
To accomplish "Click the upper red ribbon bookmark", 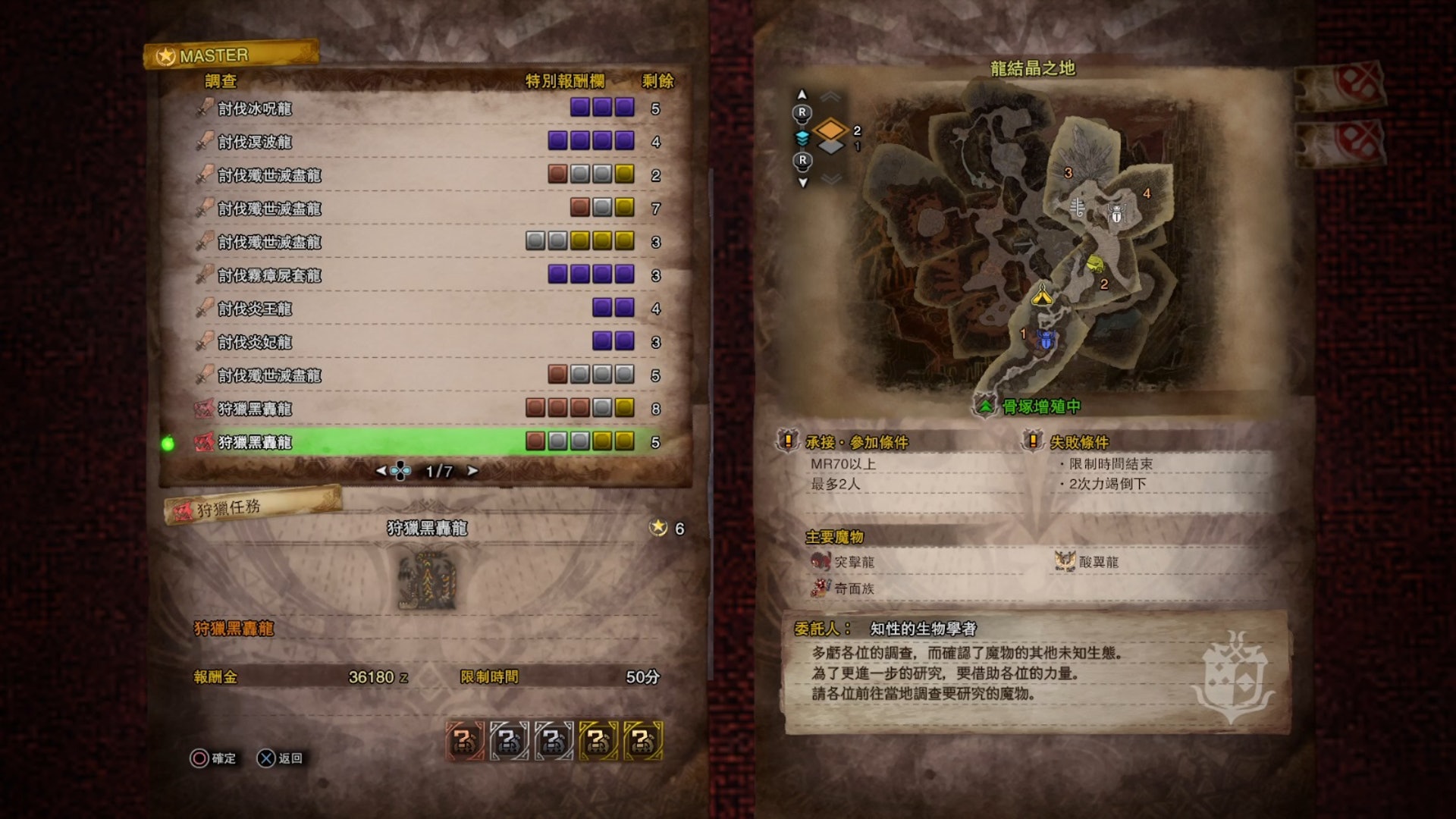I will coord(1342,84).
